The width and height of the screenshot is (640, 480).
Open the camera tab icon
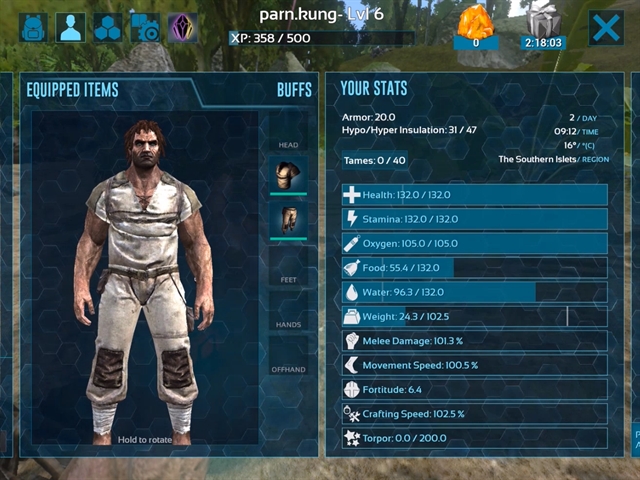pos(146,28)
